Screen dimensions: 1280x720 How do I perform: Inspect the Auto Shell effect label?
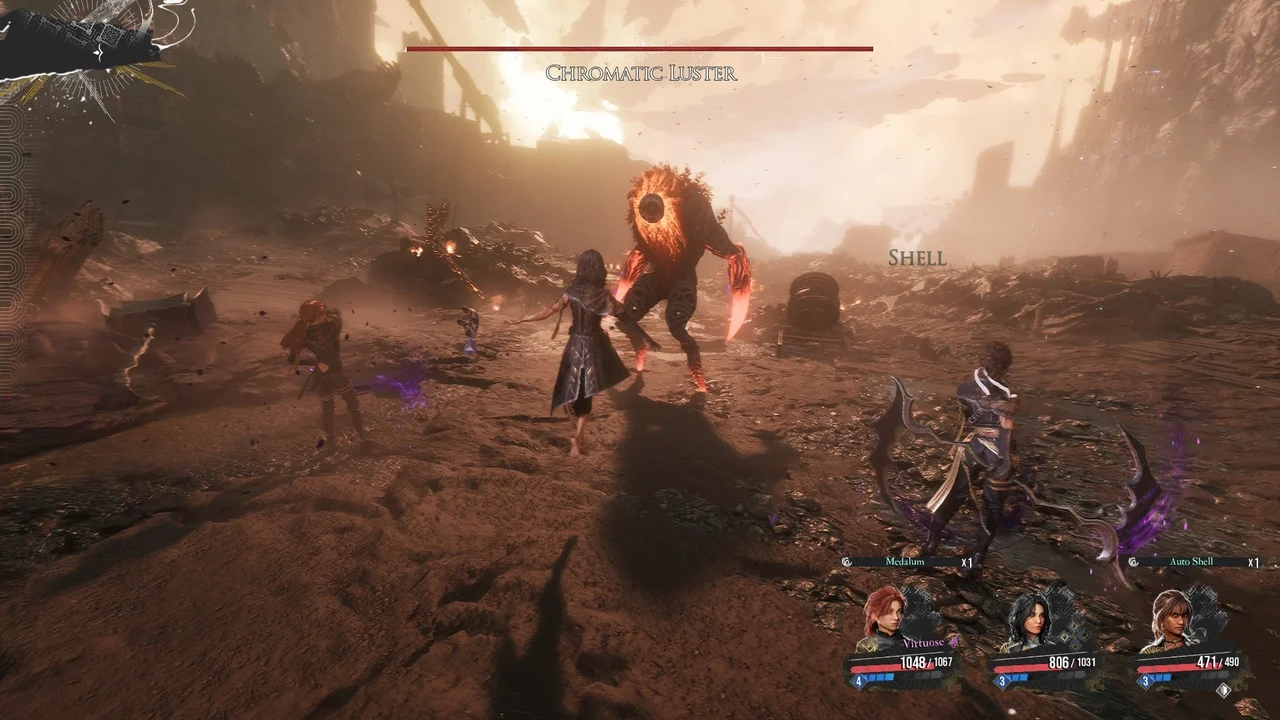pos(1192,562)
